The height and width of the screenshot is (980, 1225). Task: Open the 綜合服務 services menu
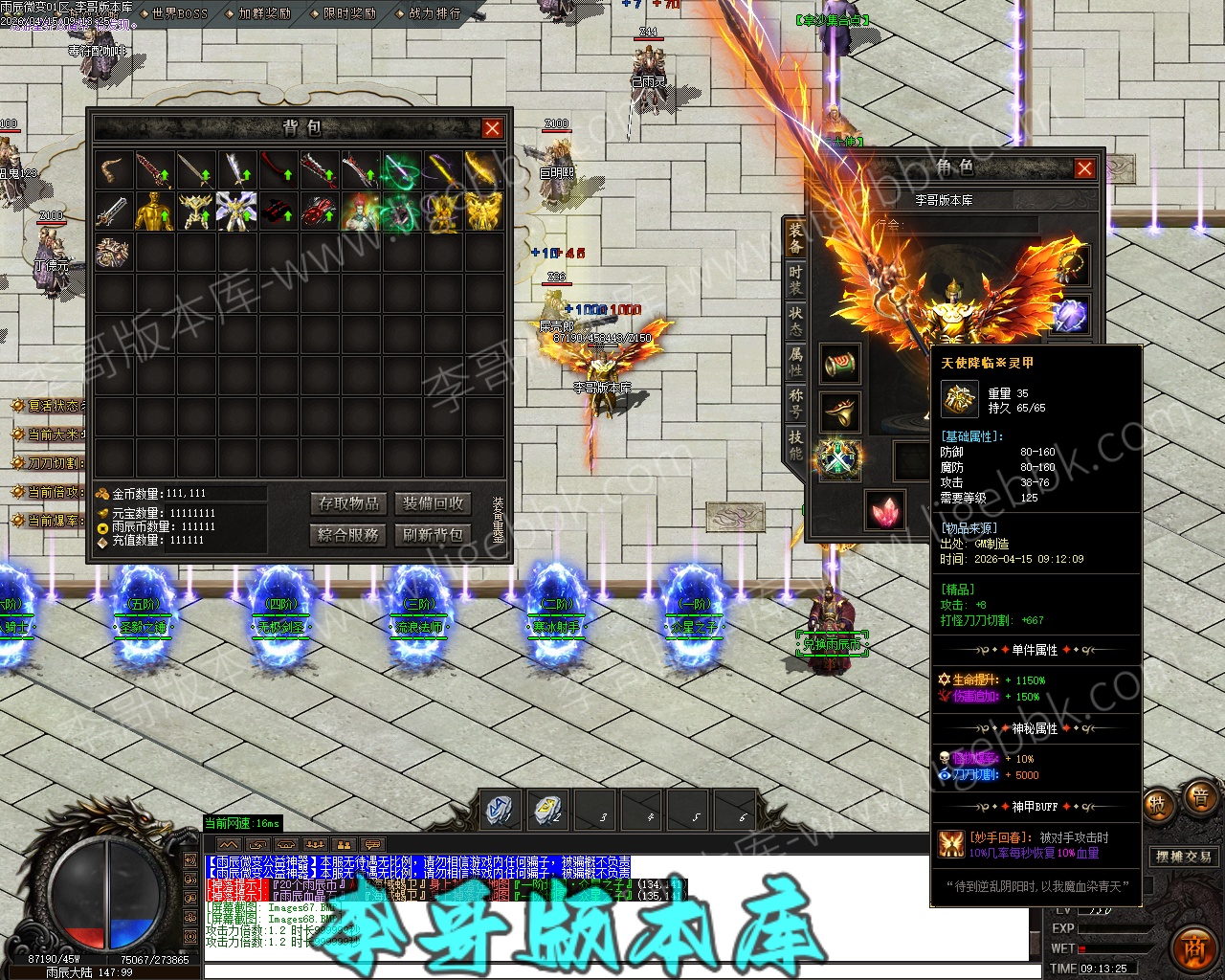349,534
